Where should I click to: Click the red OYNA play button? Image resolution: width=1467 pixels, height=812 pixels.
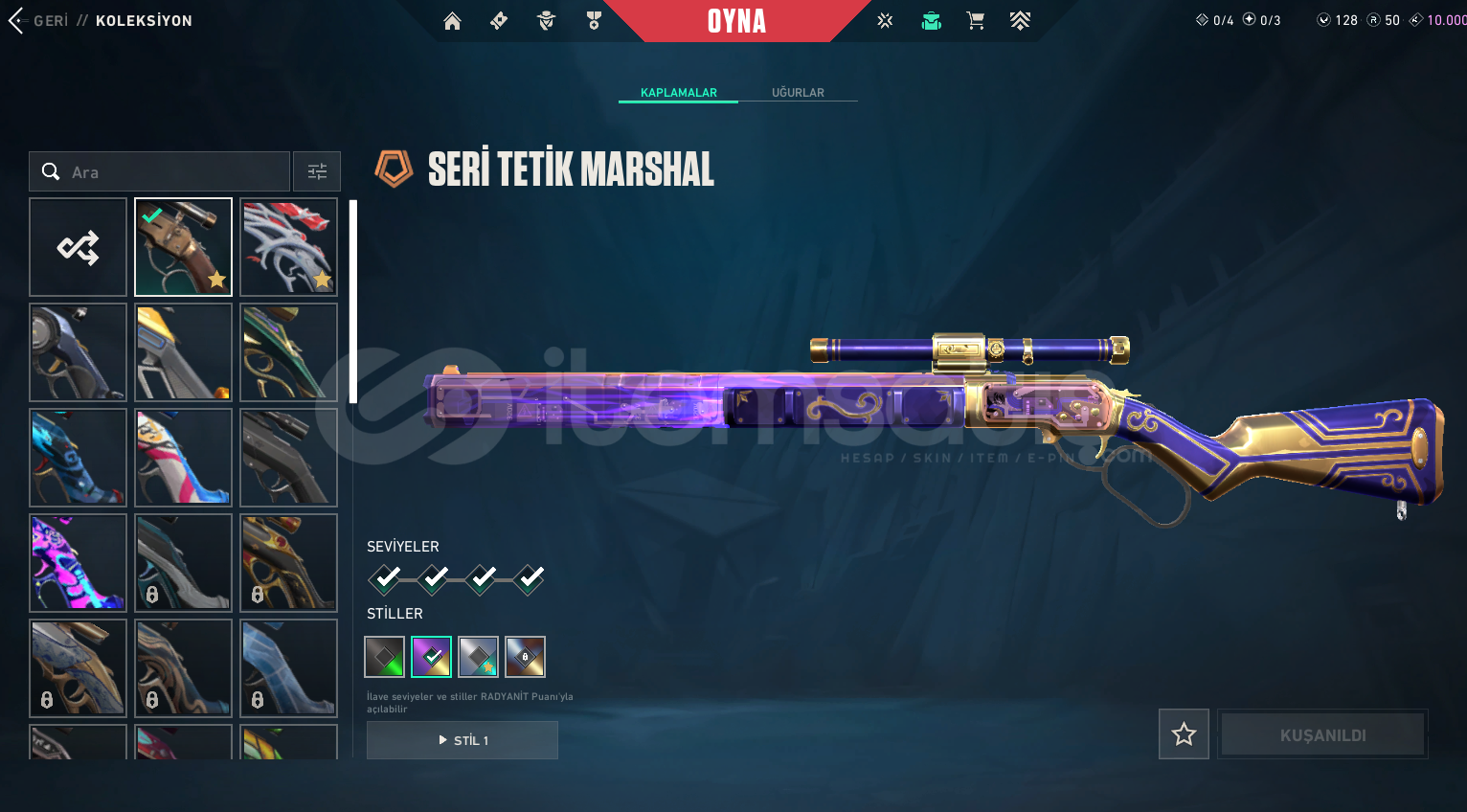click(x=736, y=21)
